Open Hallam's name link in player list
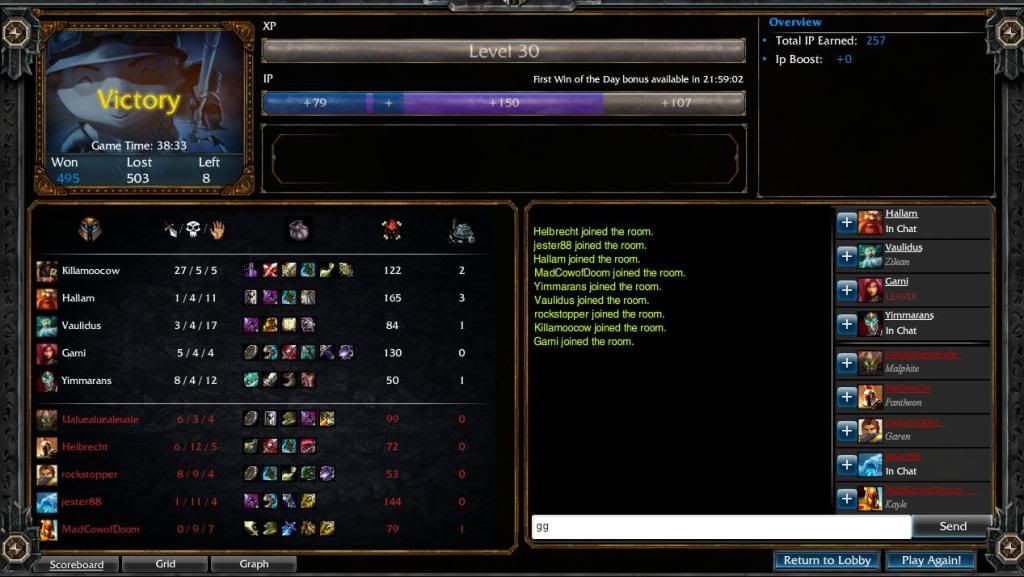Screen dimensions: 1024x577 pos(901,214)
